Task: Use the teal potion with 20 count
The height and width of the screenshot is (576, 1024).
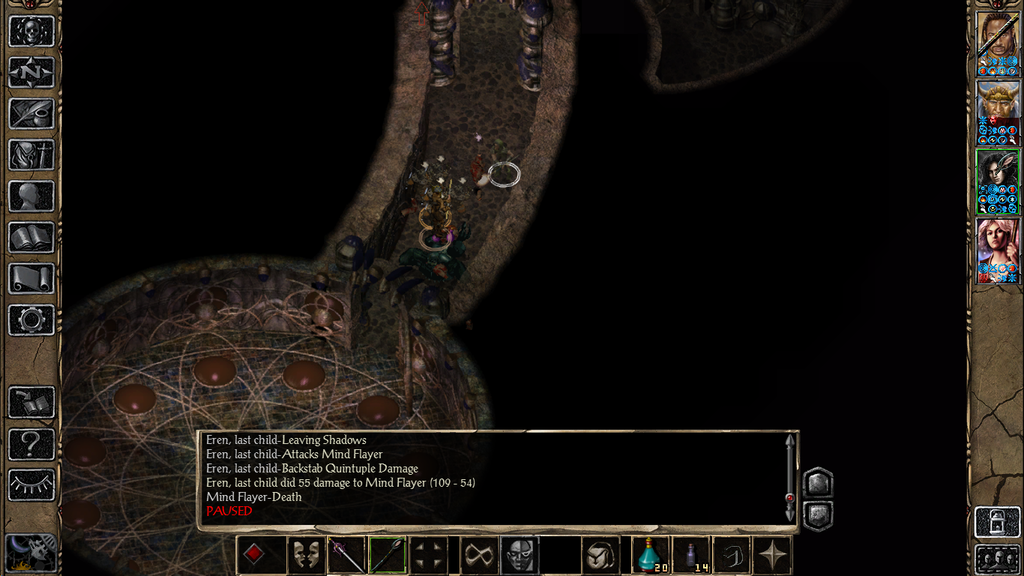Action: (x=650, y=555)
